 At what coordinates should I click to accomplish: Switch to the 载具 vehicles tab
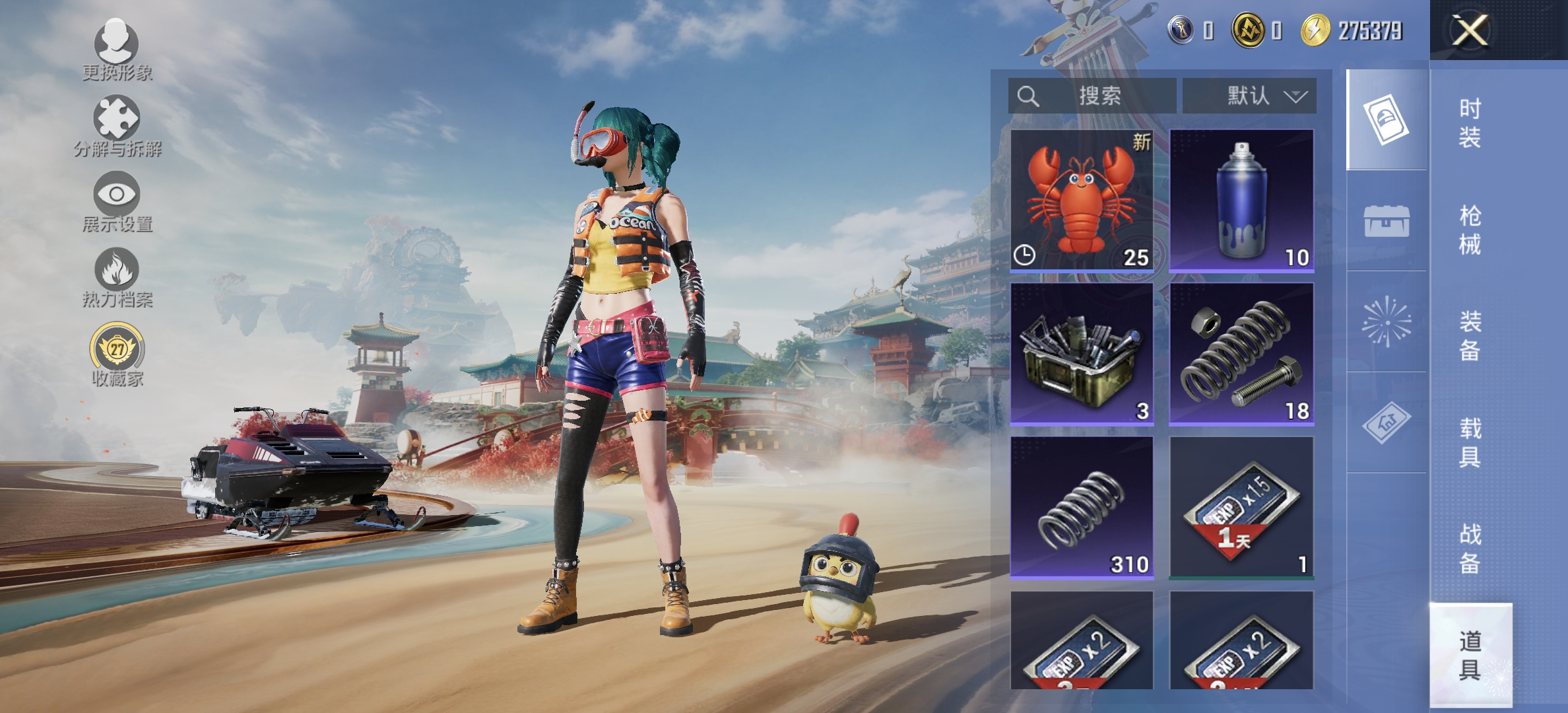pyautogui.click(x=1470, y=442)
